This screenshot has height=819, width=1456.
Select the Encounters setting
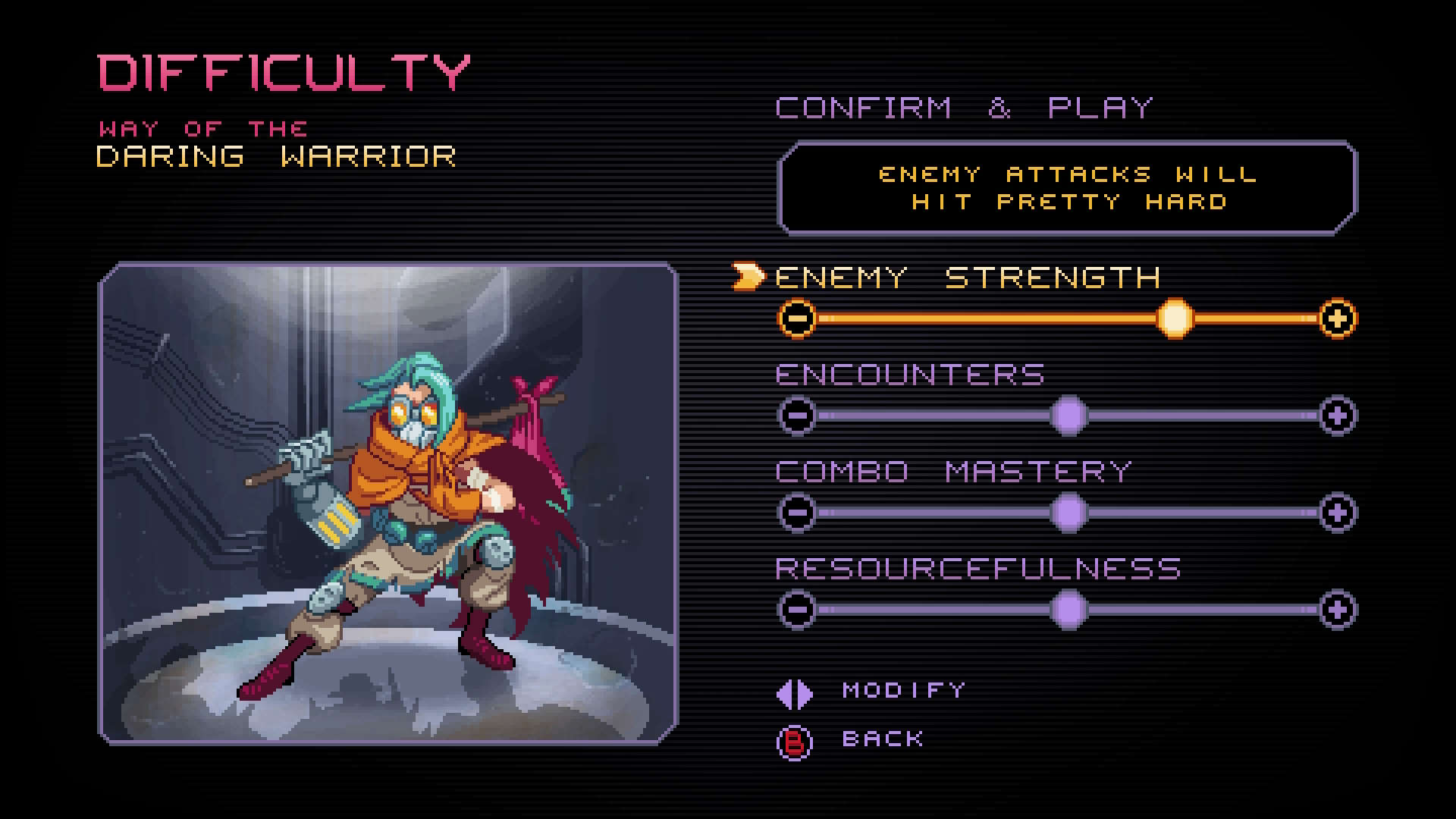[910, 373]
